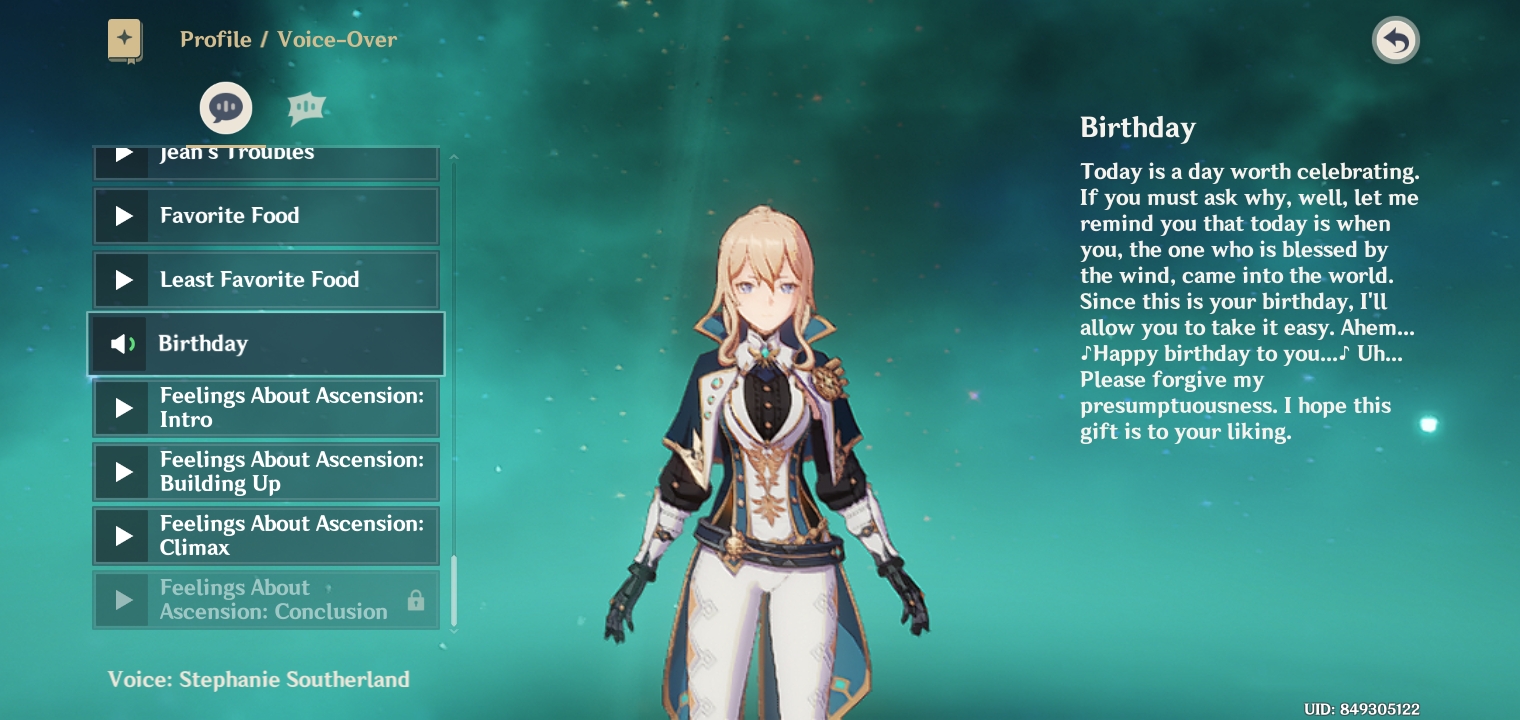The width and height of the screenshot is (1520, 720).
Task: Play Feelings About Ascension: Building Up
Action: (x=265, y=472)
